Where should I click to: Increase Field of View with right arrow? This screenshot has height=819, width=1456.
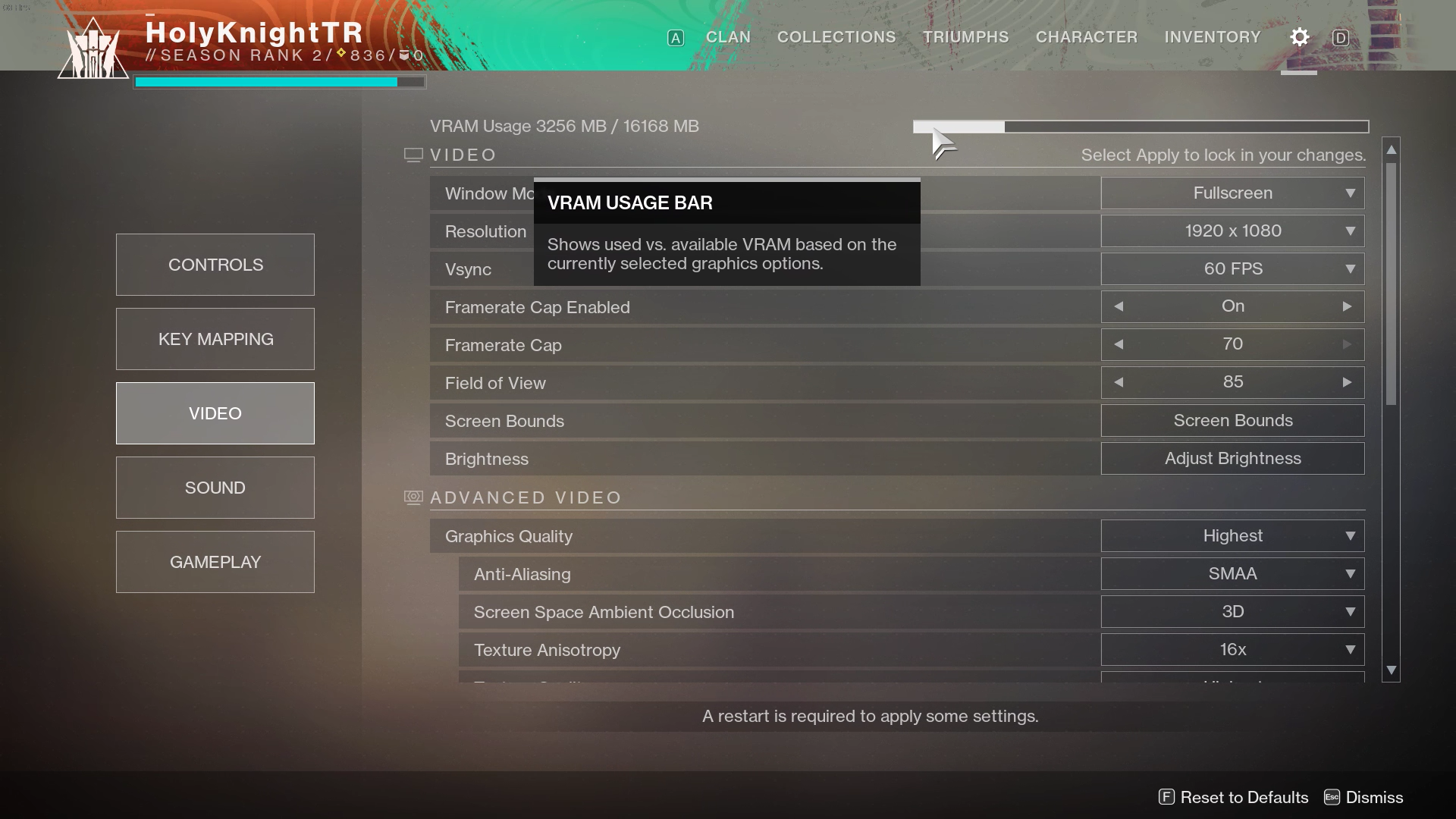(x=1347, y=382)
